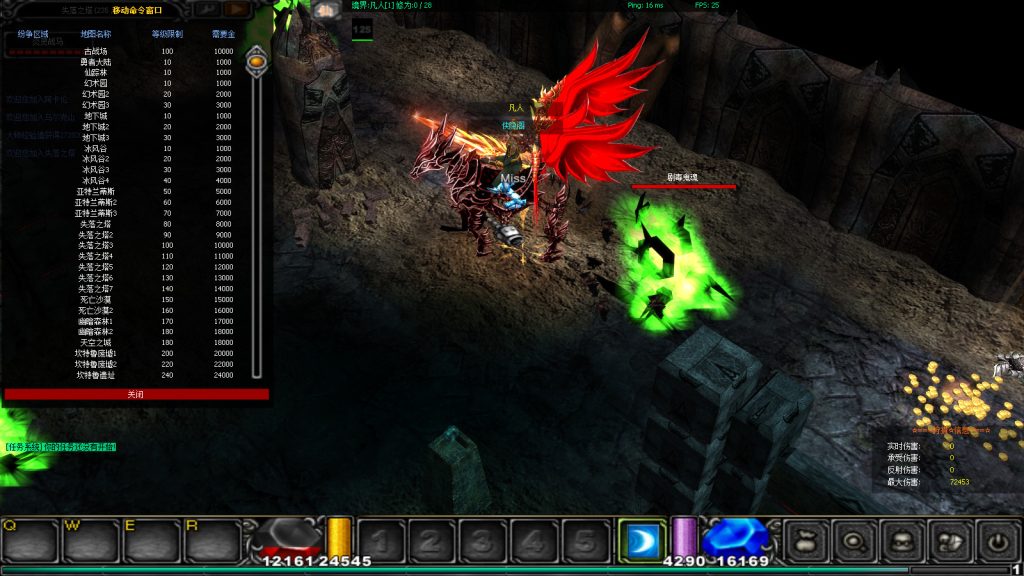Activate the blue crescent skill icon
1024x576 pixels.
click(x=642, y=541)
